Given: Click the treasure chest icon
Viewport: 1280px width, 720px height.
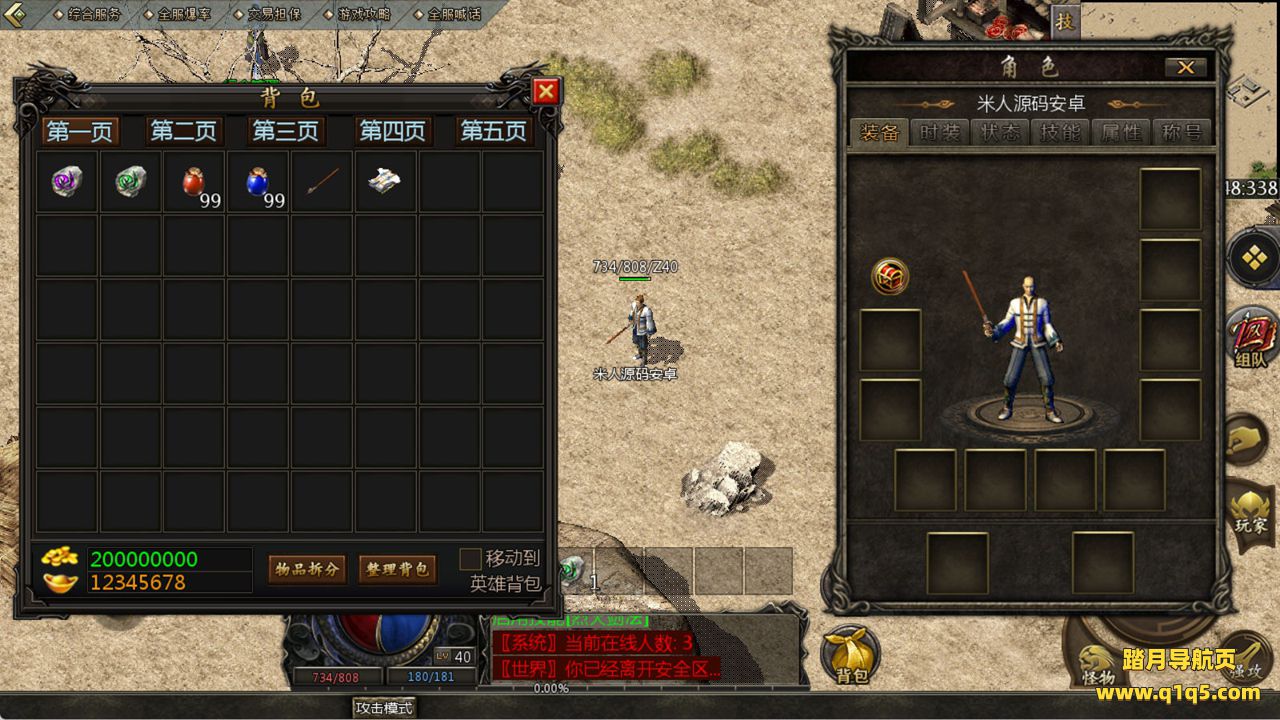Looking at the screenshot, I should (x=890, y=277).
